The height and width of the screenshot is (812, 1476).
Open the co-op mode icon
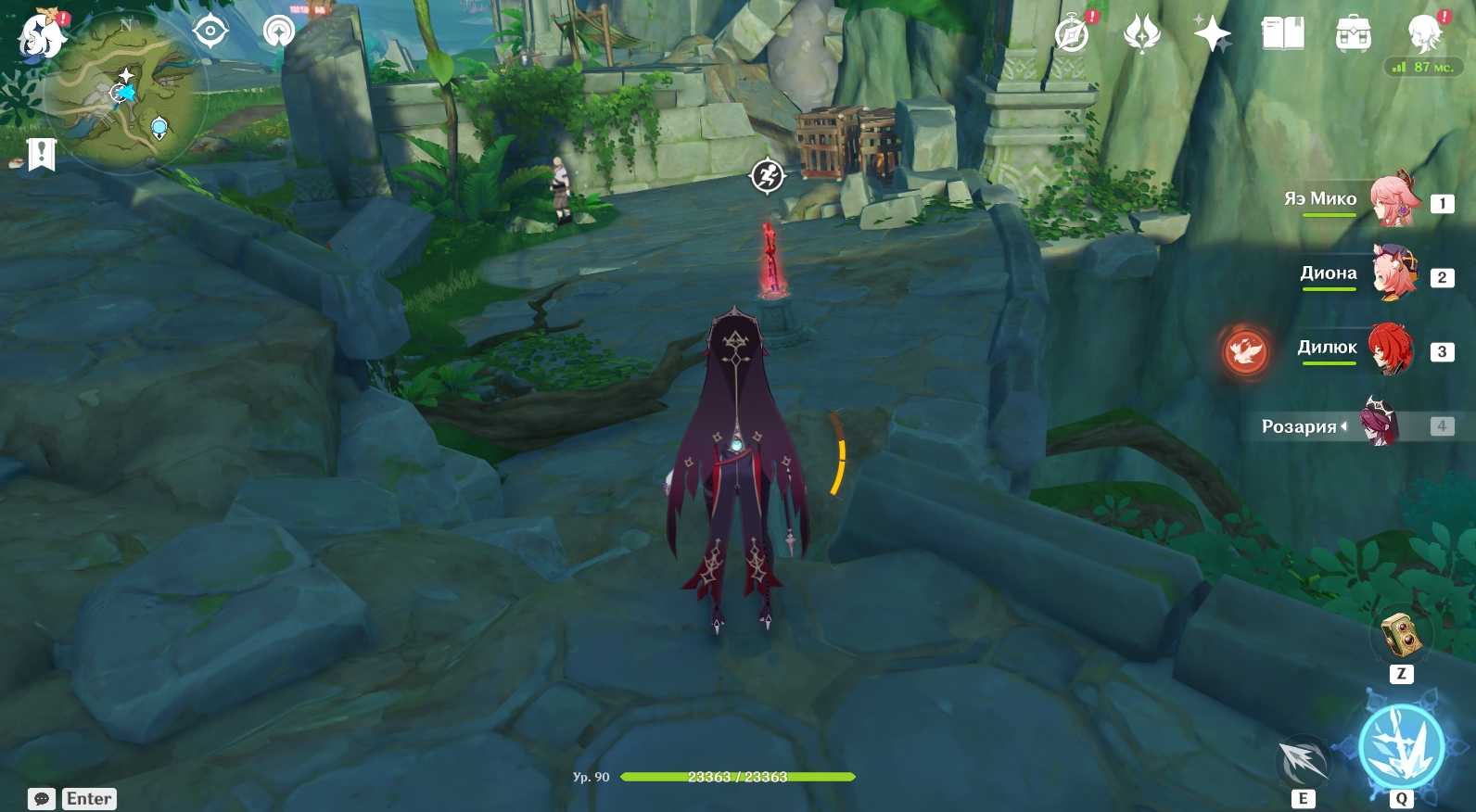click(x=278, y=32)
